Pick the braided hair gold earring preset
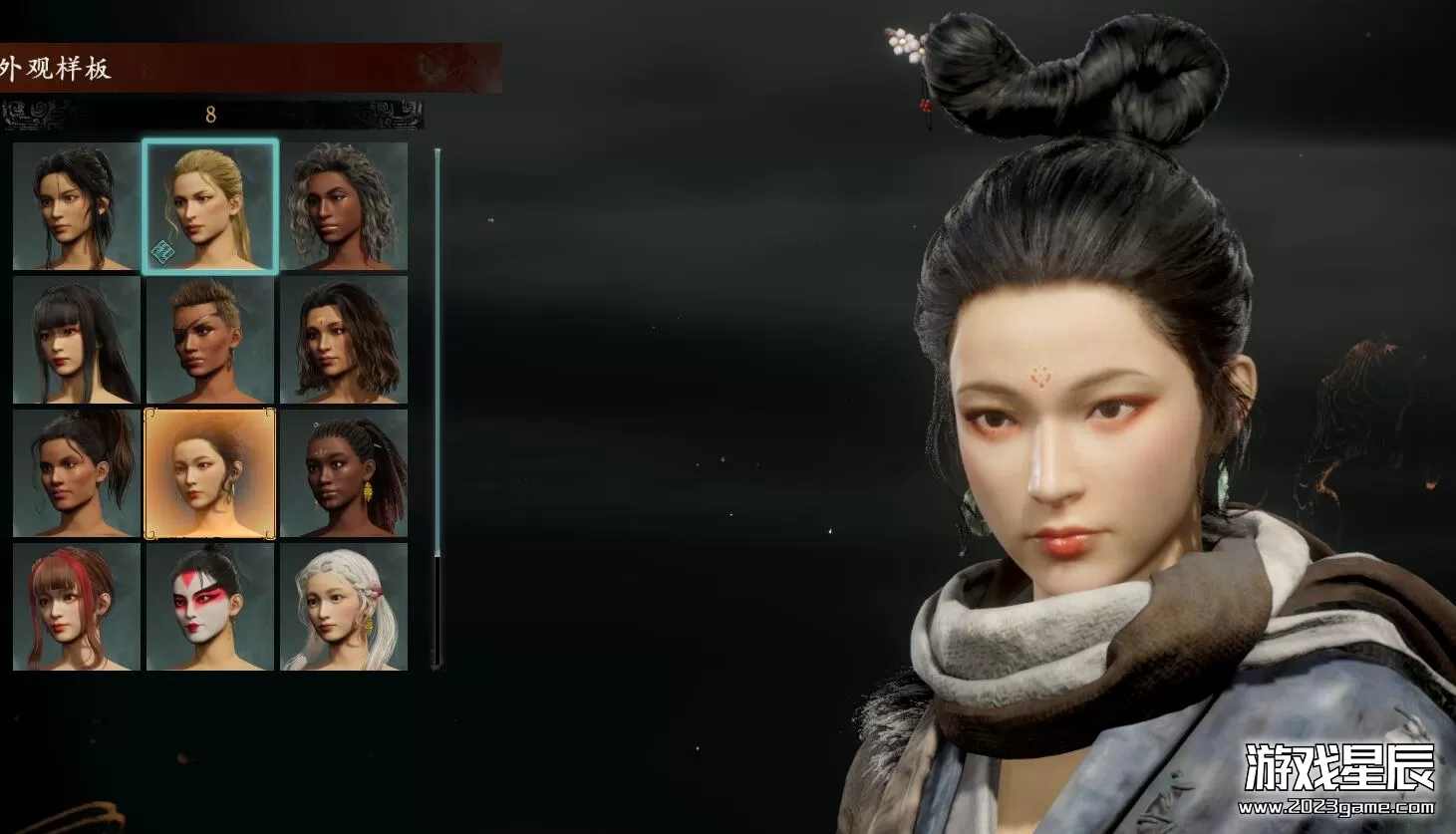Viewport: 1456px width, 834px height. tap(344, 473)
